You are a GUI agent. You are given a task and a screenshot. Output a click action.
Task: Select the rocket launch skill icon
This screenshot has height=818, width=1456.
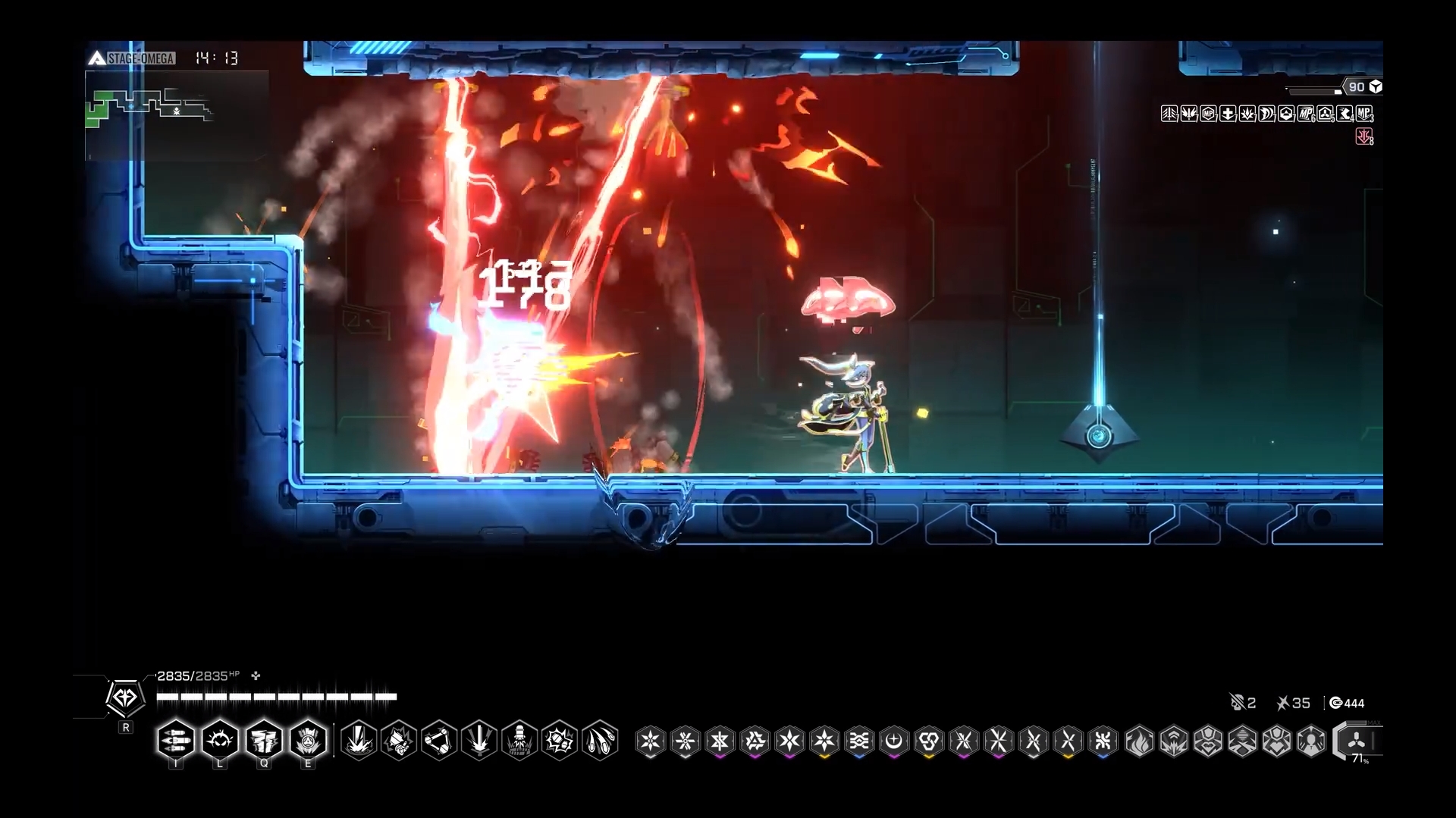click(x=519, y=741)
